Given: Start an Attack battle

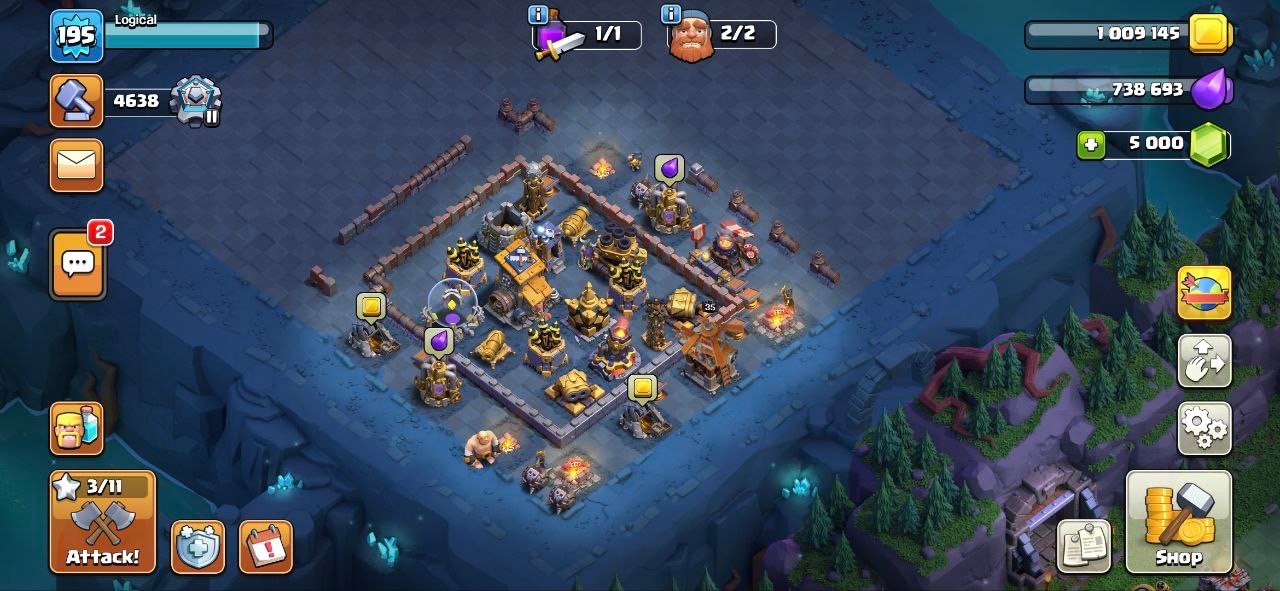Looking at the screenshot, I should pyautogui.click(x=103, y=522).
